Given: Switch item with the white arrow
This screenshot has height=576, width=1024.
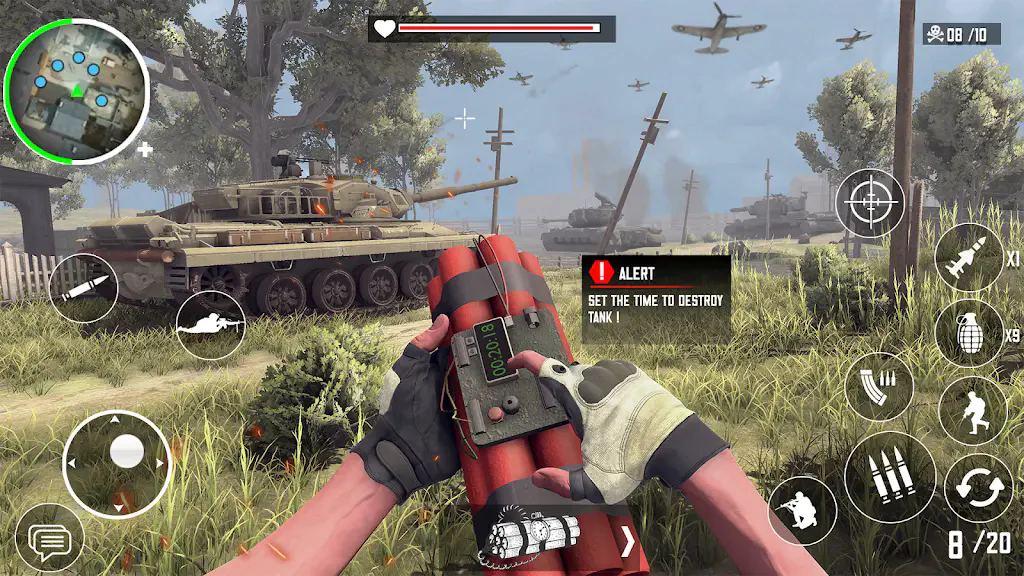Looking at the screenshot, I should click(628, 542).
